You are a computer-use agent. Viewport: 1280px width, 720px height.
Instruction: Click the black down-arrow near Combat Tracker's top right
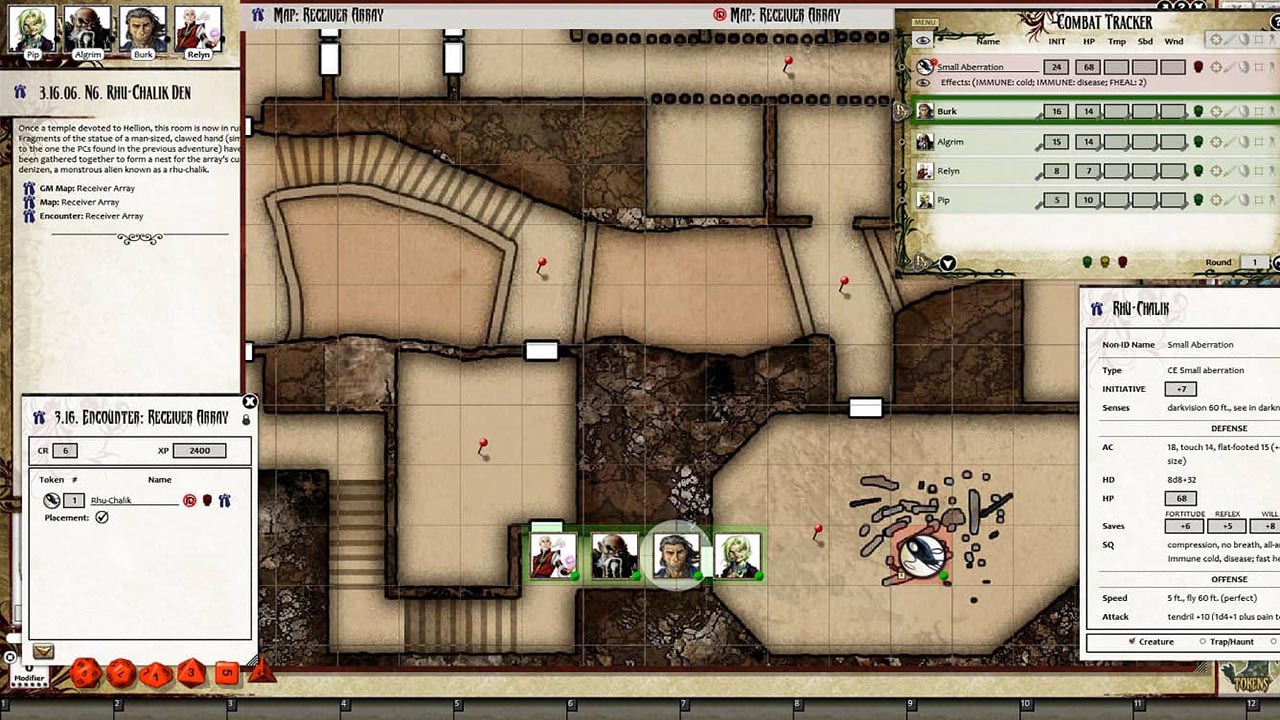pos(1199,6)
